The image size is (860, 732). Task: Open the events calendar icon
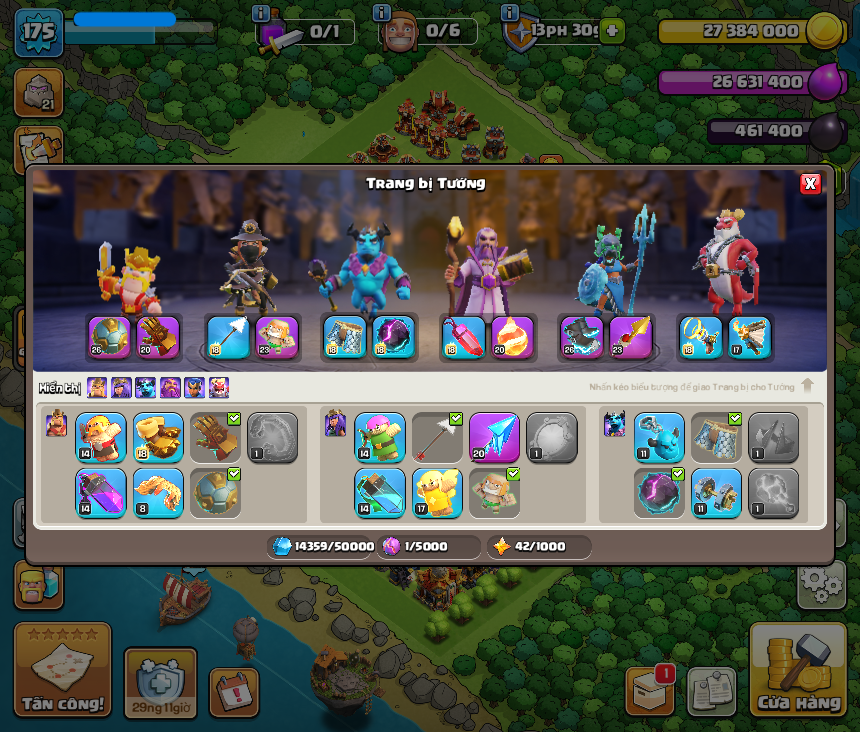click(234, 692)
